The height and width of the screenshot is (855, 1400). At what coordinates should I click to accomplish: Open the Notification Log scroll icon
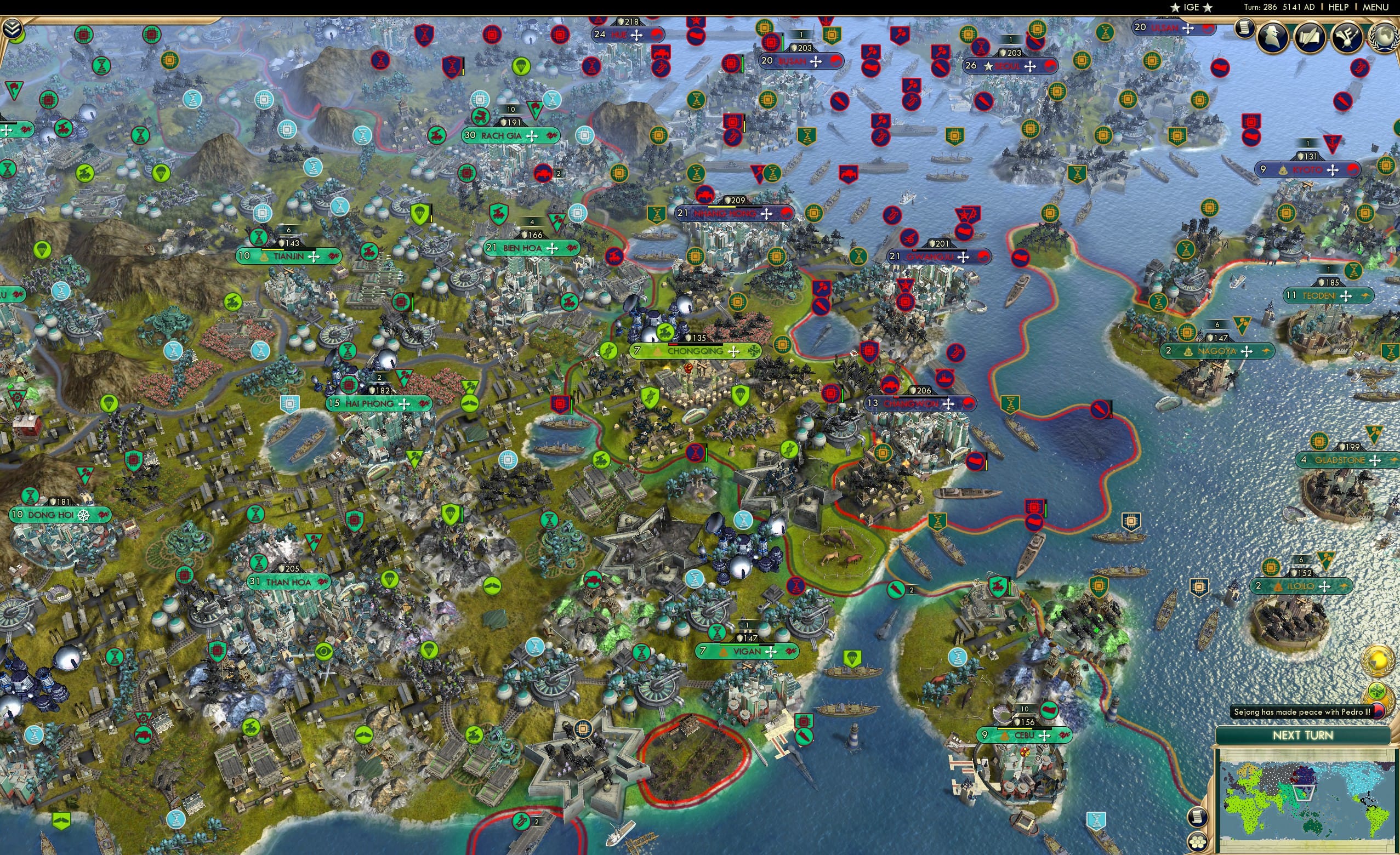coord(1244,29)
